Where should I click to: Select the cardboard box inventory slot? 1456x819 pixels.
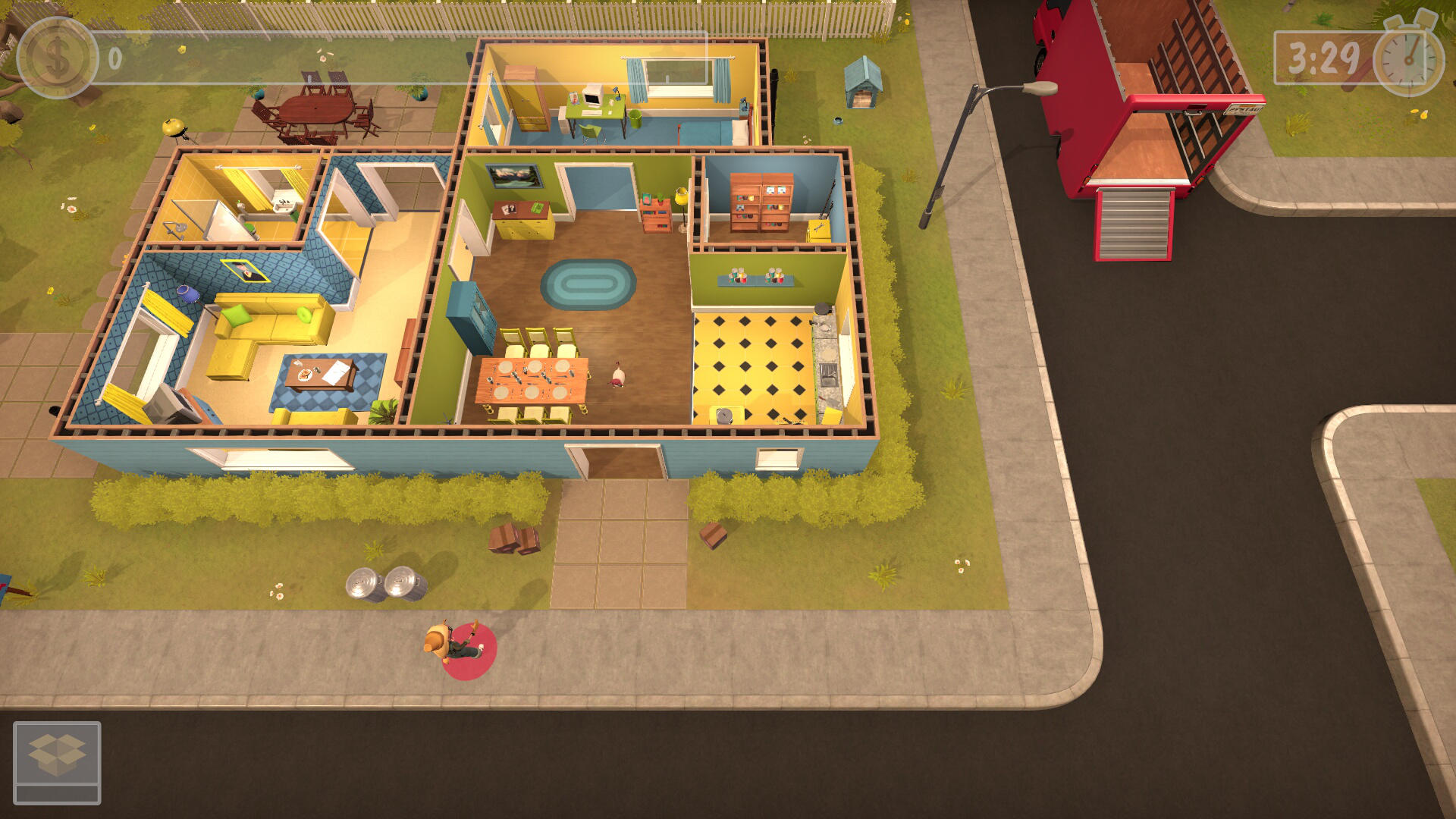57,755
